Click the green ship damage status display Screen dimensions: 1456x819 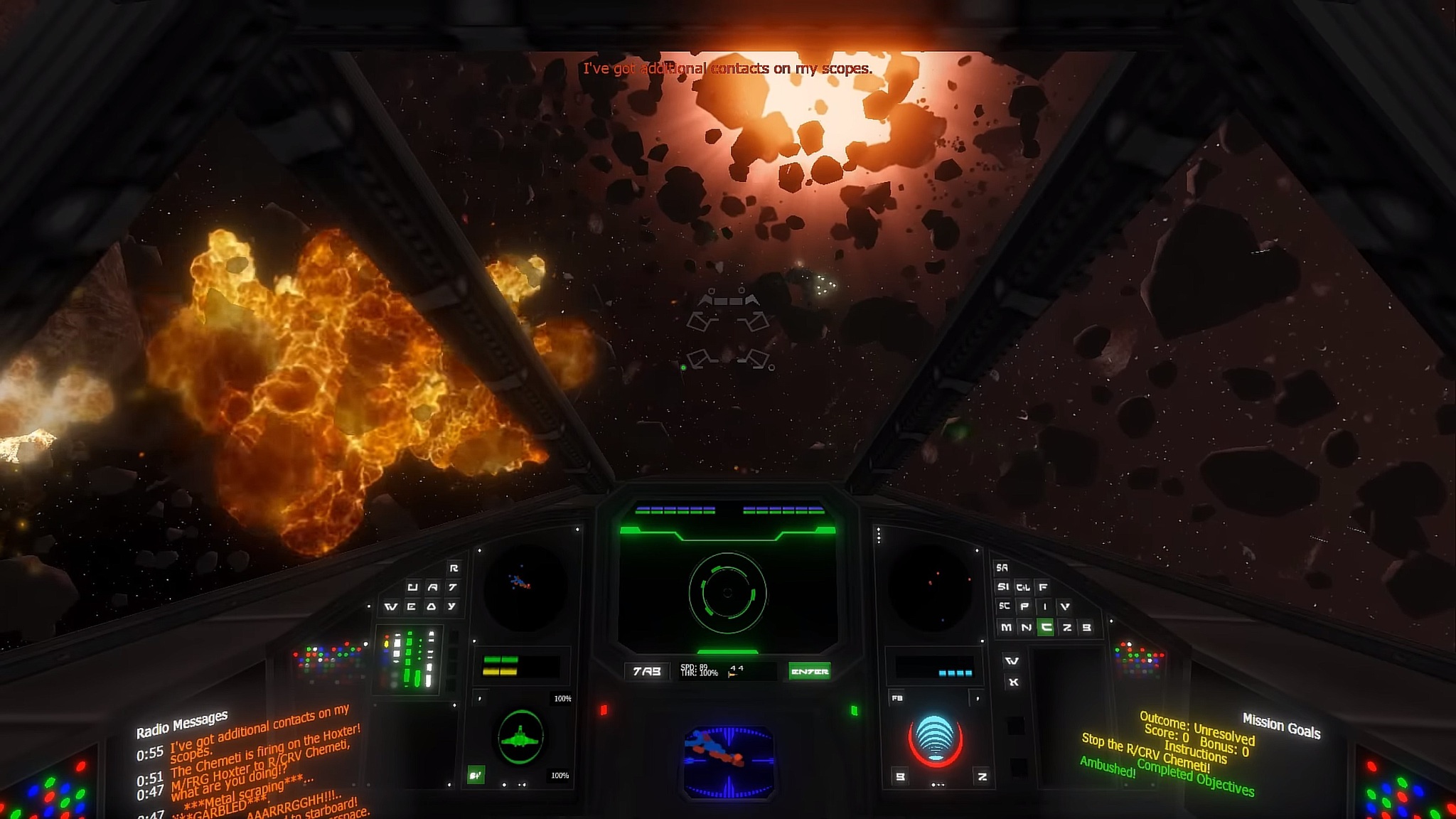(520, 738)
